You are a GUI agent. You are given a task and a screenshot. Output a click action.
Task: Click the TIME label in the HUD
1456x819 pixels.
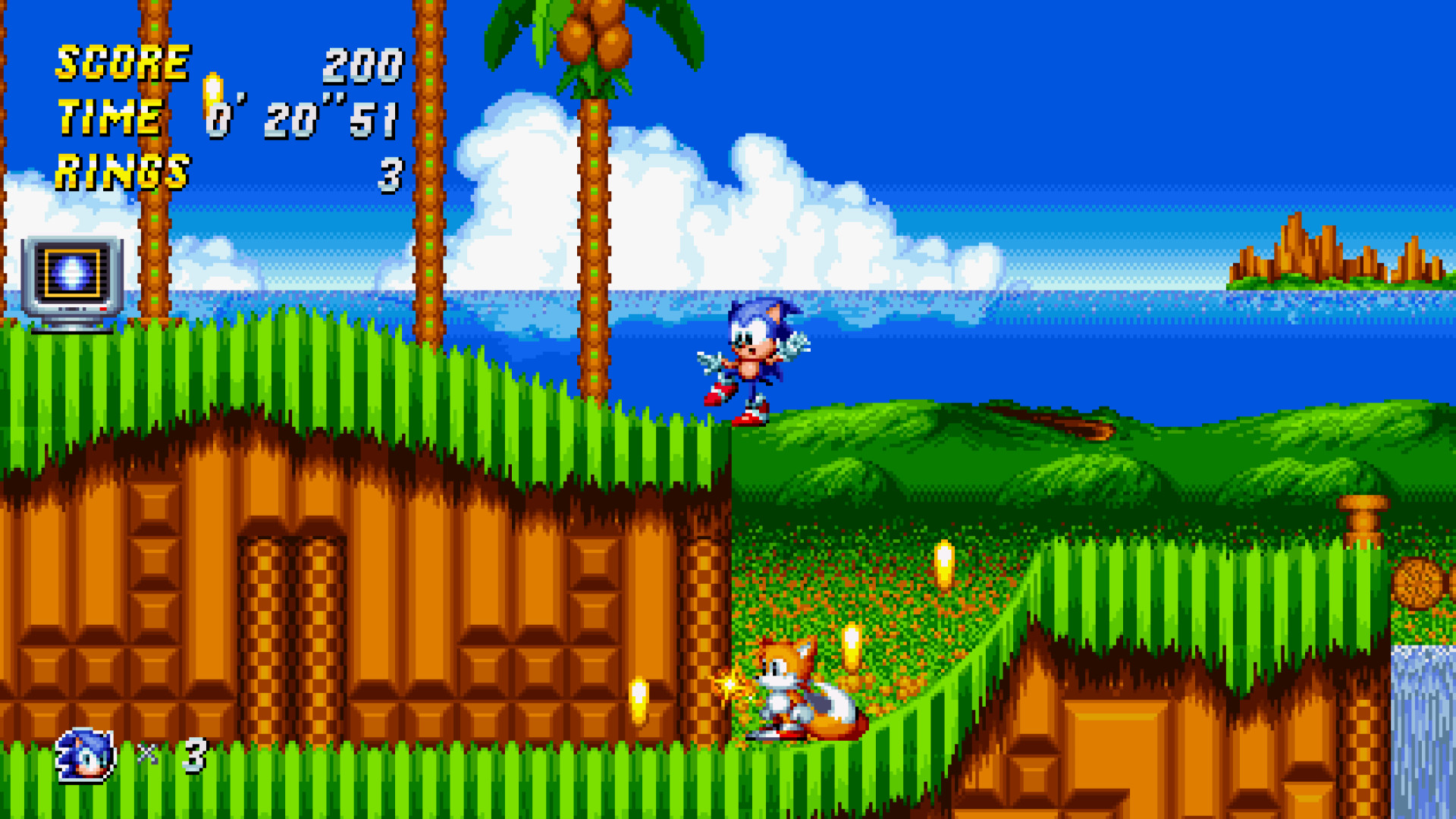coord(110,115)
